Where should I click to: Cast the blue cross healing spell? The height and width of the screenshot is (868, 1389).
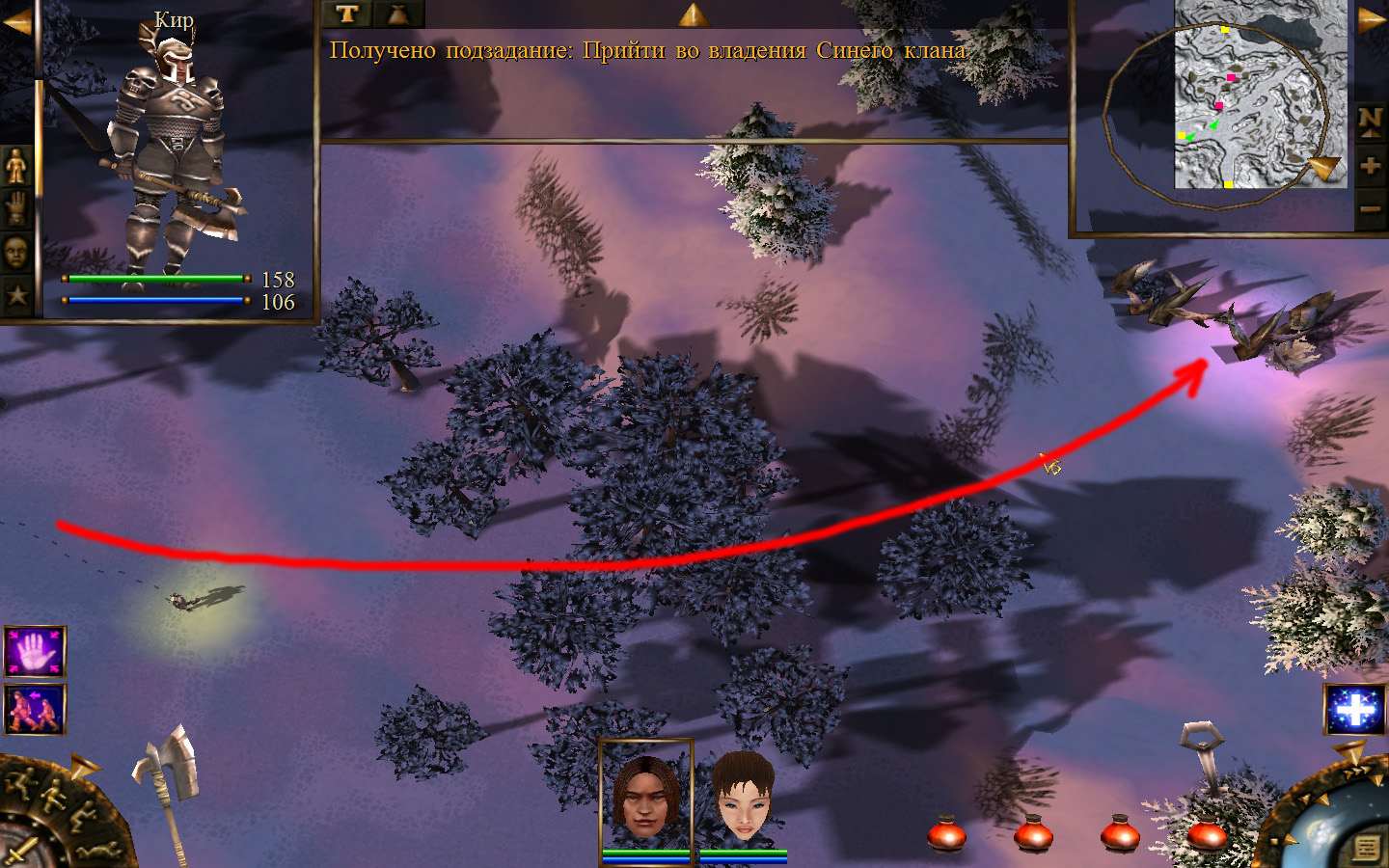click(x=1355, y=709)
